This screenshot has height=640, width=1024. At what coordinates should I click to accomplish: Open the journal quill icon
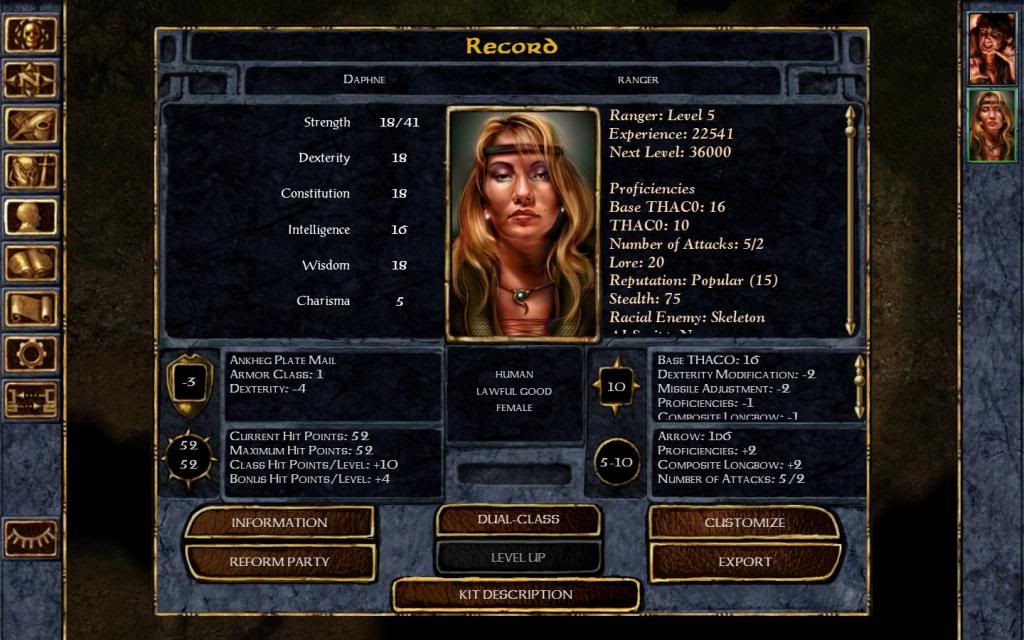point(31,126)
